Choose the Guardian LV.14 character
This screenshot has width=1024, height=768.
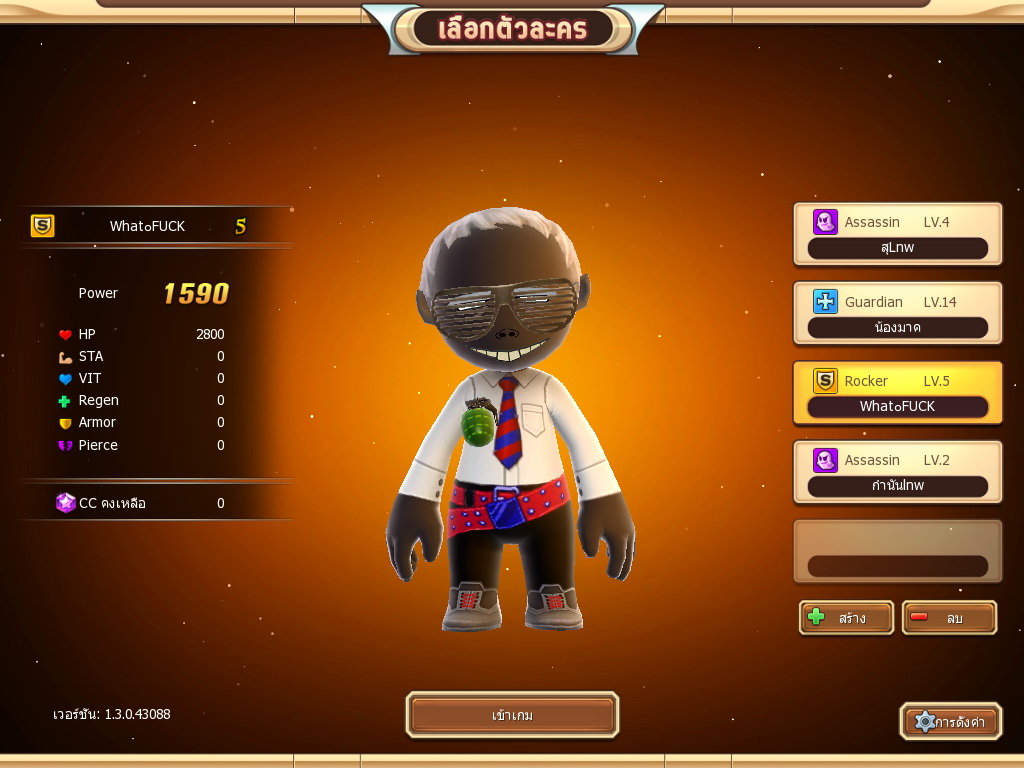point(897,314)
